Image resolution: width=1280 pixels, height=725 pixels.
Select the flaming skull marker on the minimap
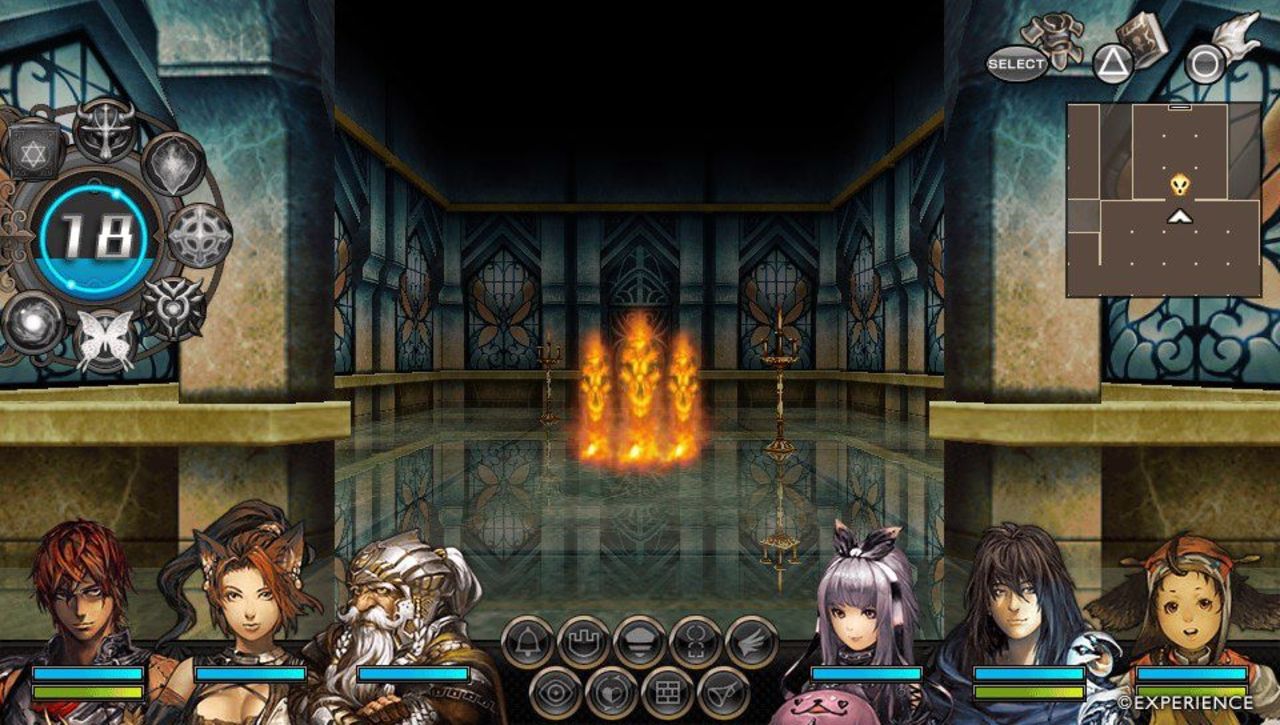(1180, 185)
